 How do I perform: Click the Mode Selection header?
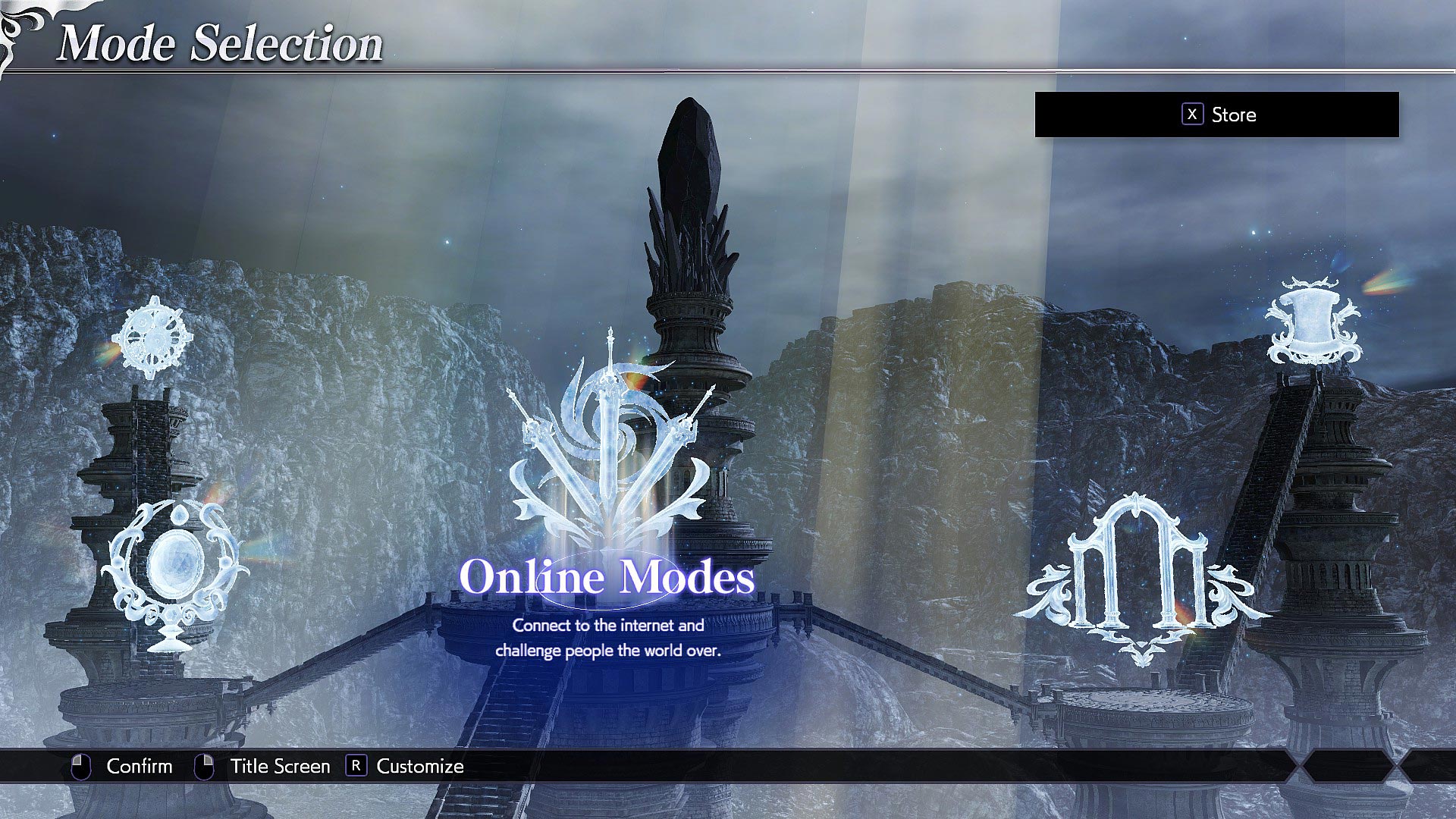click(x=220, y=43)
